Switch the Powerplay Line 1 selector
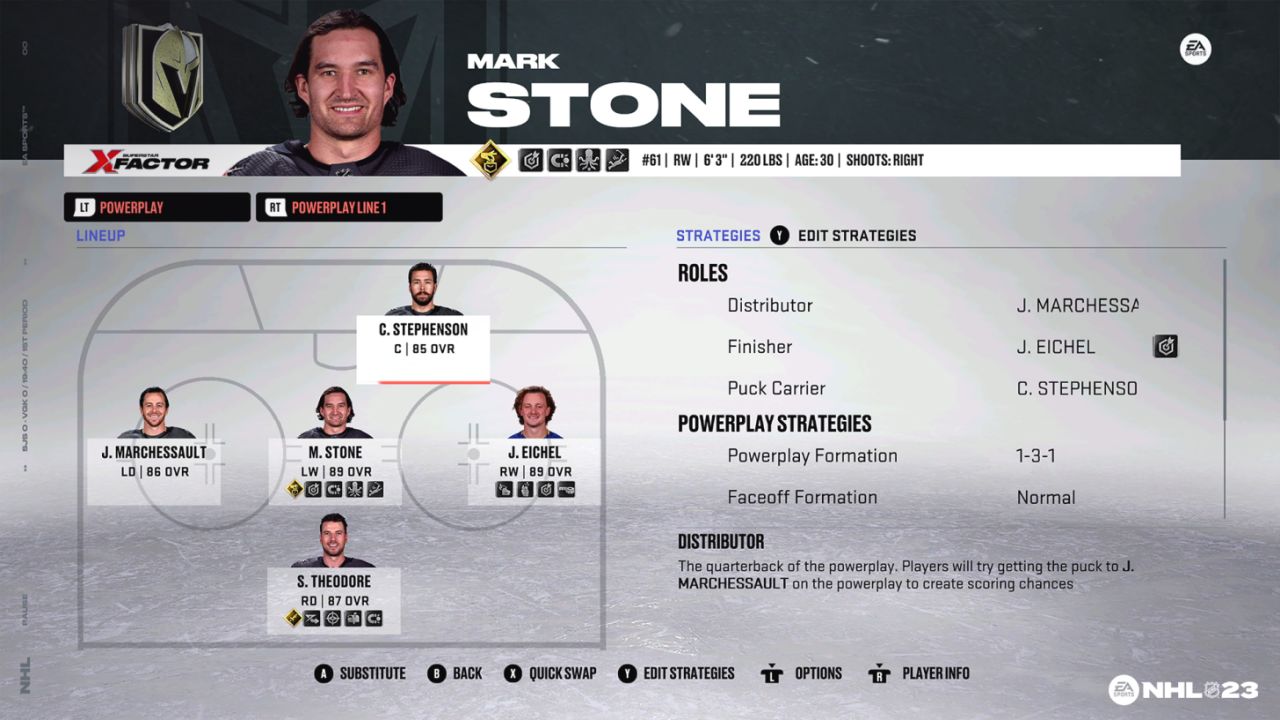 (x=349, y=208)
